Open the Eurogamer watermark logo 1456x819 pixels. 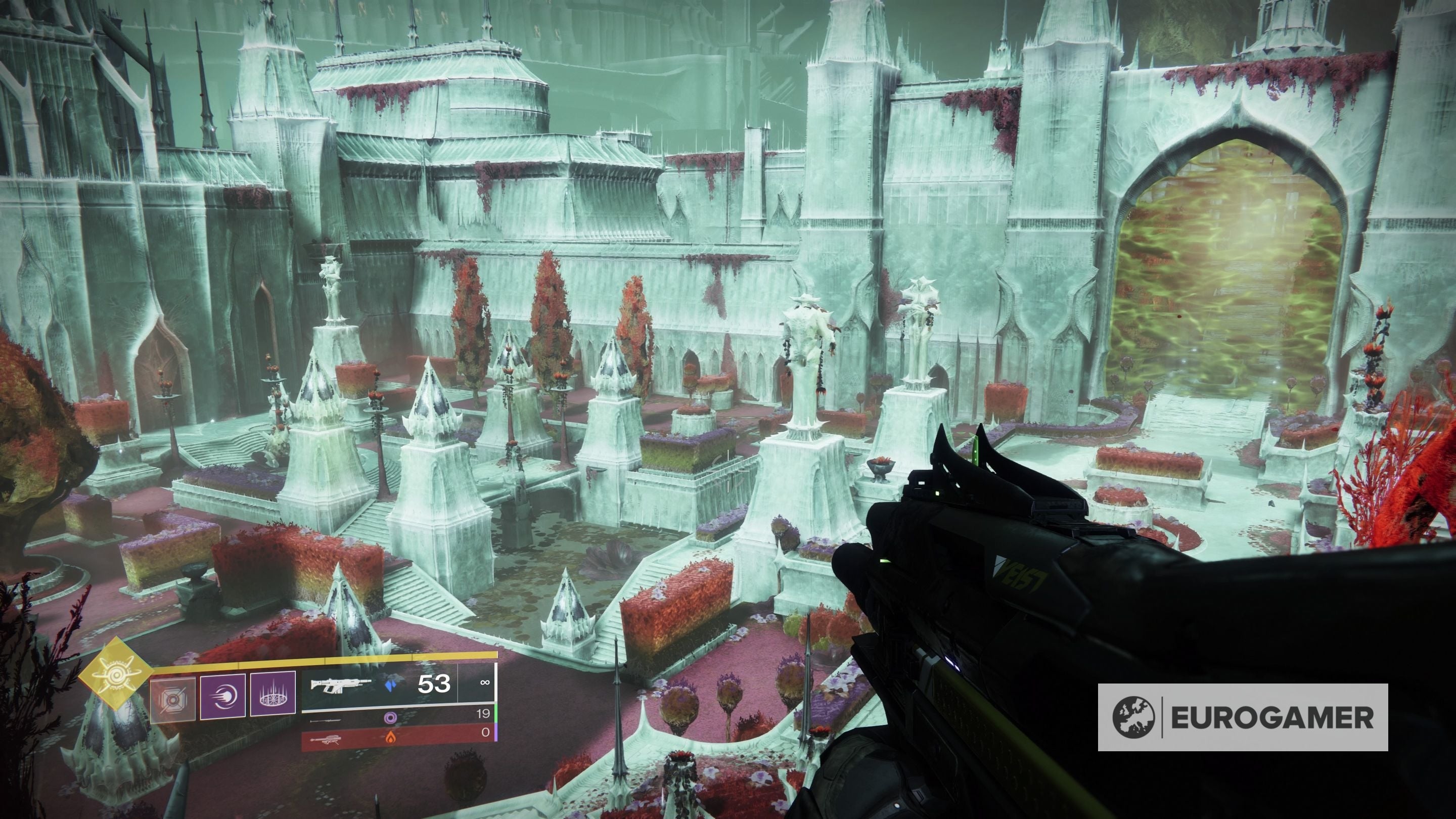1242,717
